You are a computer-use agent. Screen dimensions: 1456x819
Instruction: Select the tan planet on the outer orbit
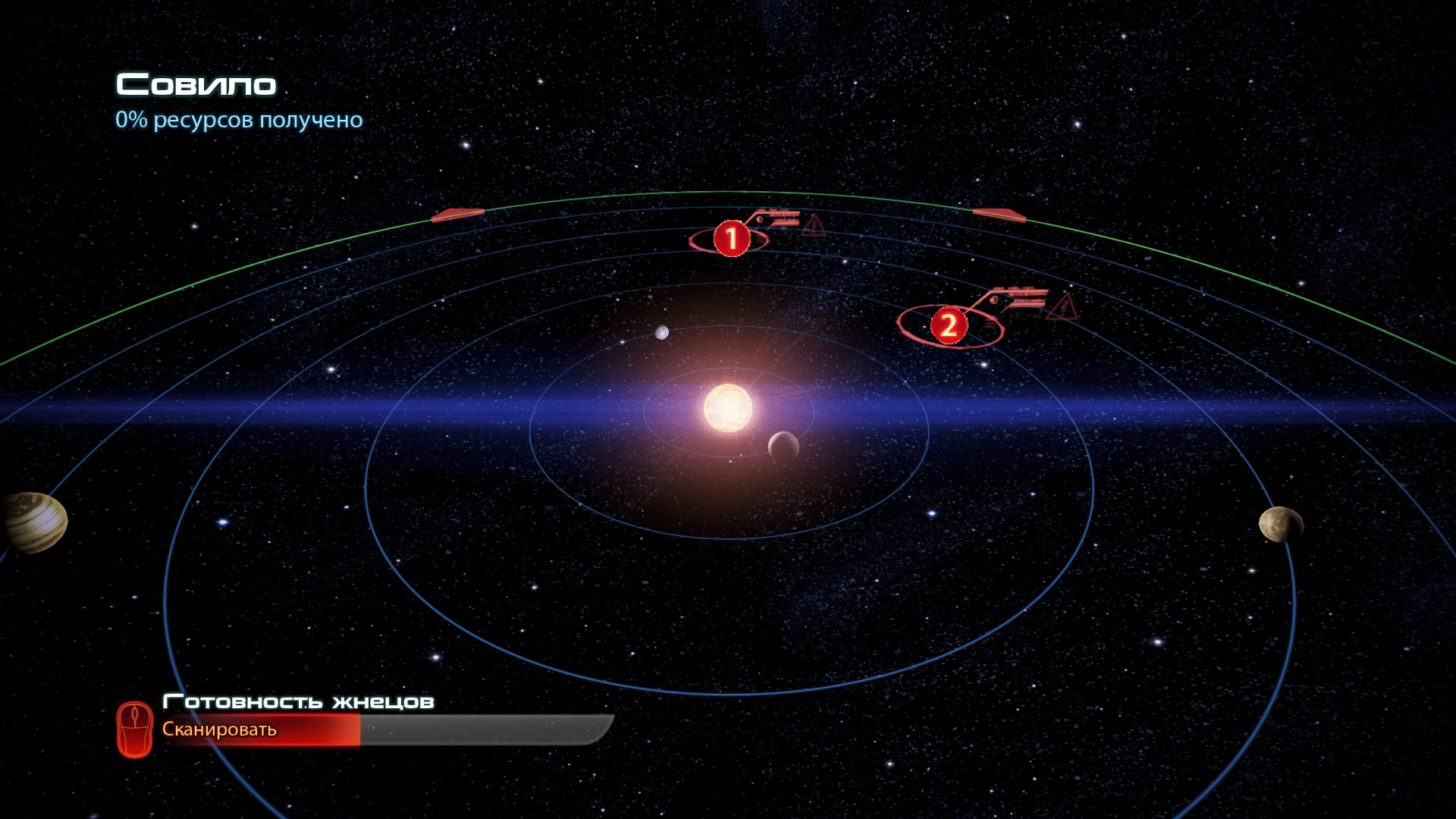[1280, 524]
